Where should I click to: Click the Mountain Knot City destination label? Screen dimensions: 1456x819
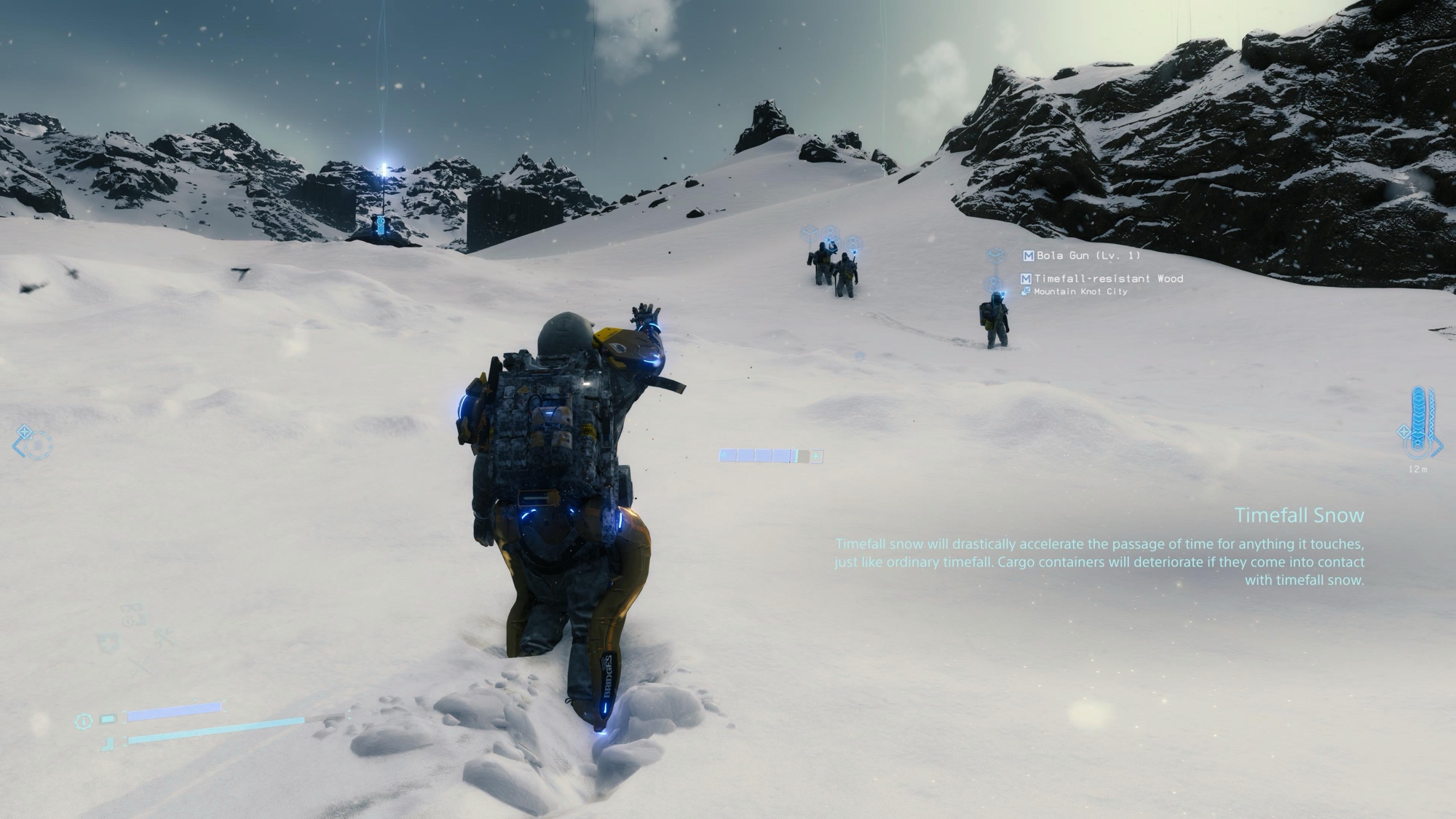tap(1080, 292)
